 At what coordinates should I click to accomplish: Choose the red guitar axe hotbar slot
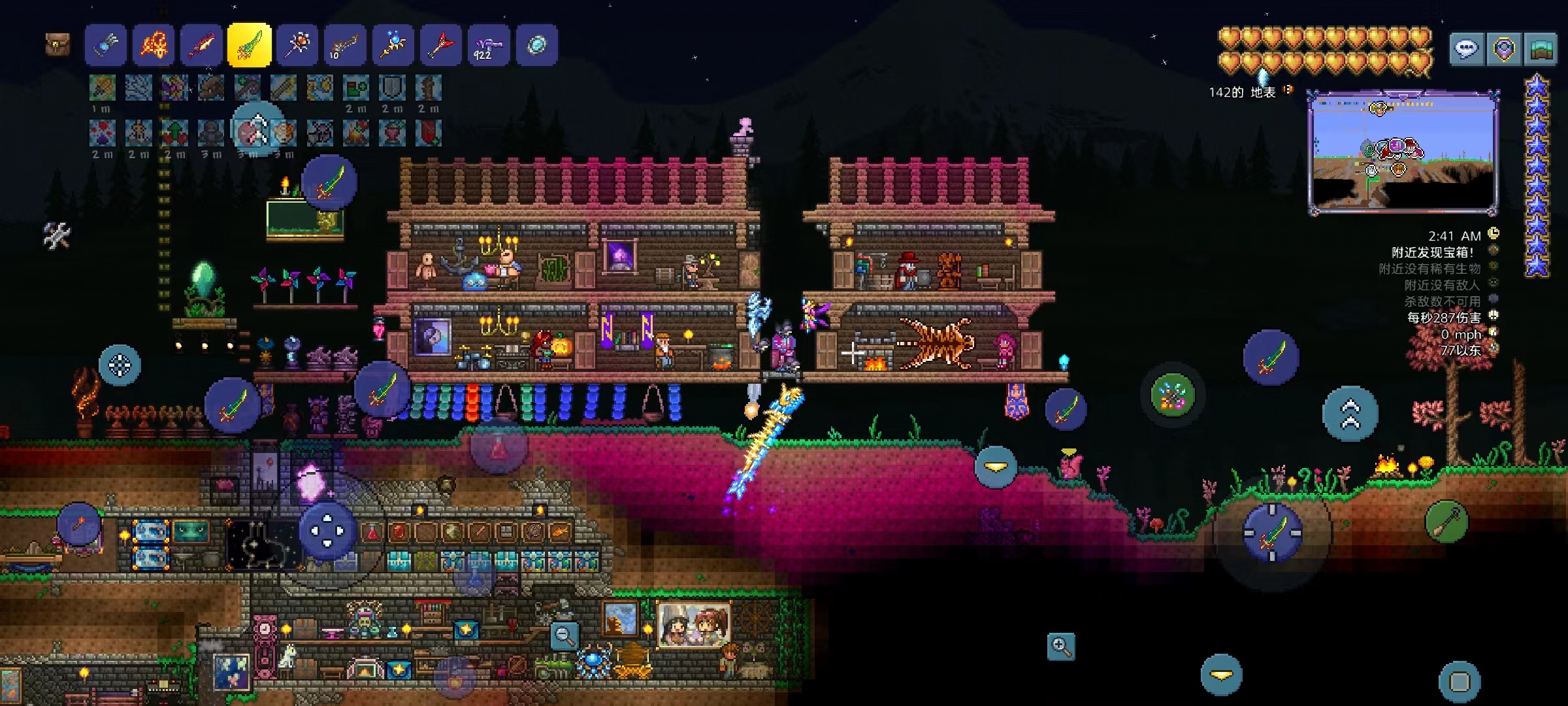pyautogui.click(x=441, y=45)
